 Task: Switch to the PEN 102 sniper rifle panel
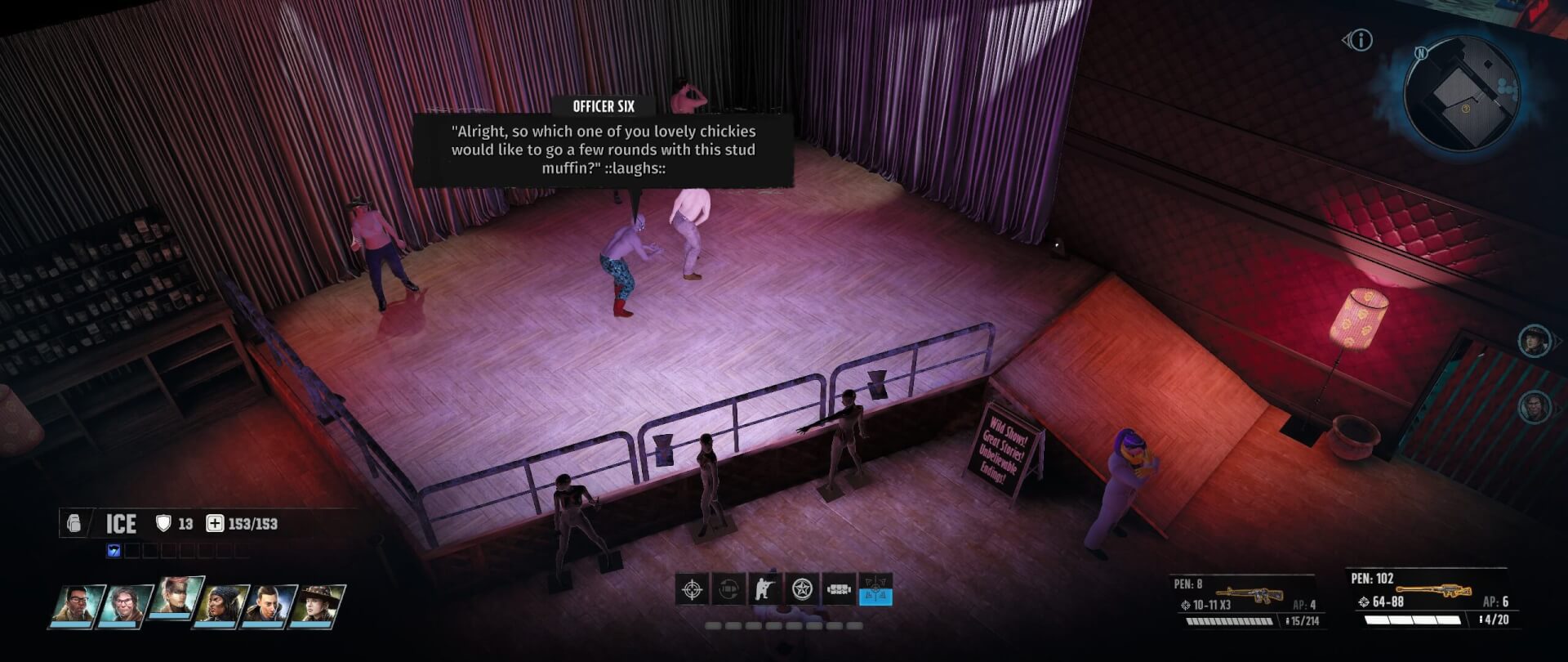(x=1428, y=599)
